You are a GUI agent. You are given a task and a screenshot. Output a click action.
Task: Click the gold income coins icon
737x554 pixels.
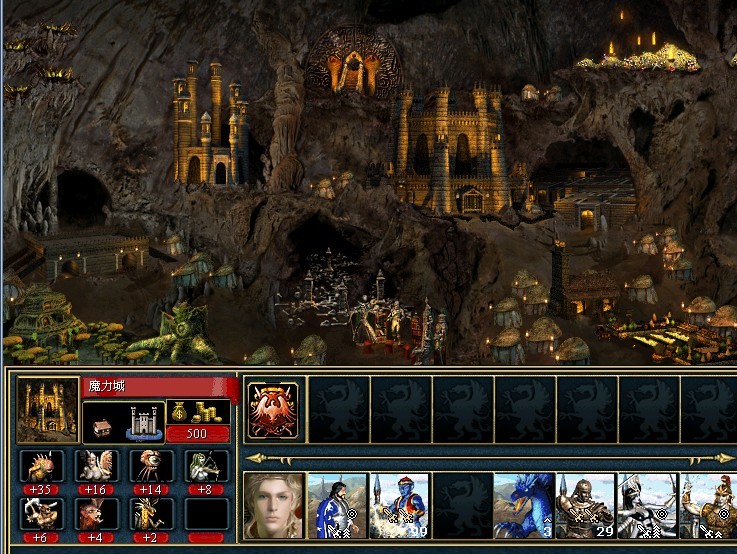pos(198,413)
